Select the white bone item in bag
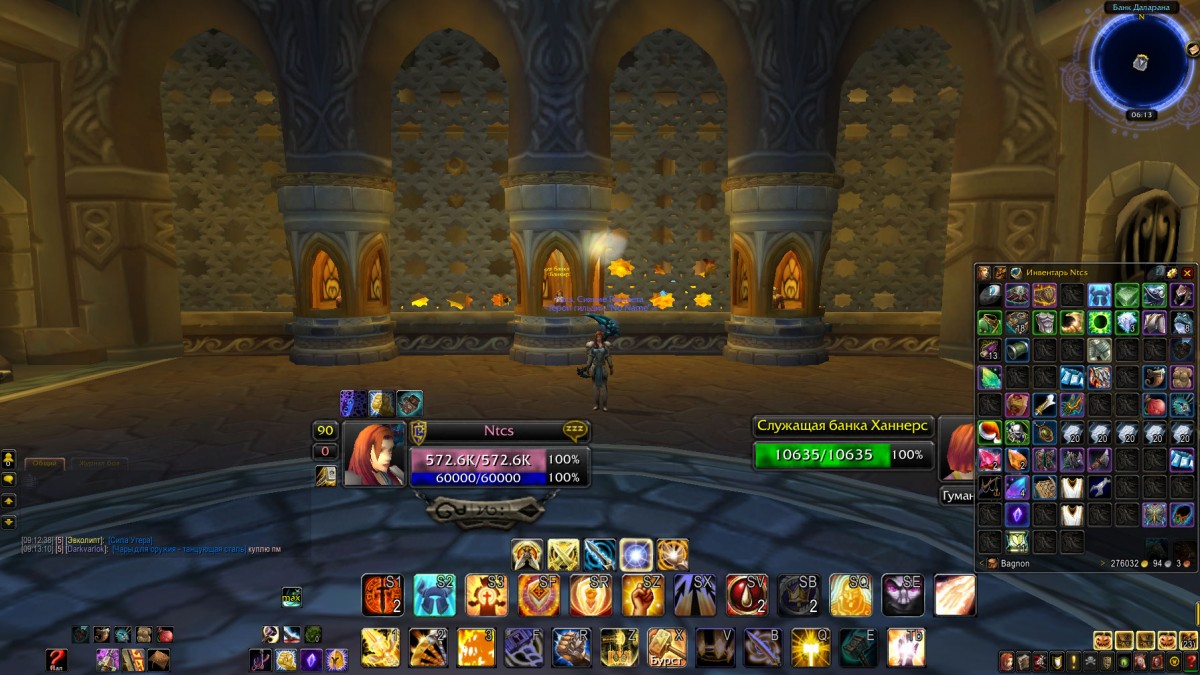 pyautogui.click(x=1045, y=405)
